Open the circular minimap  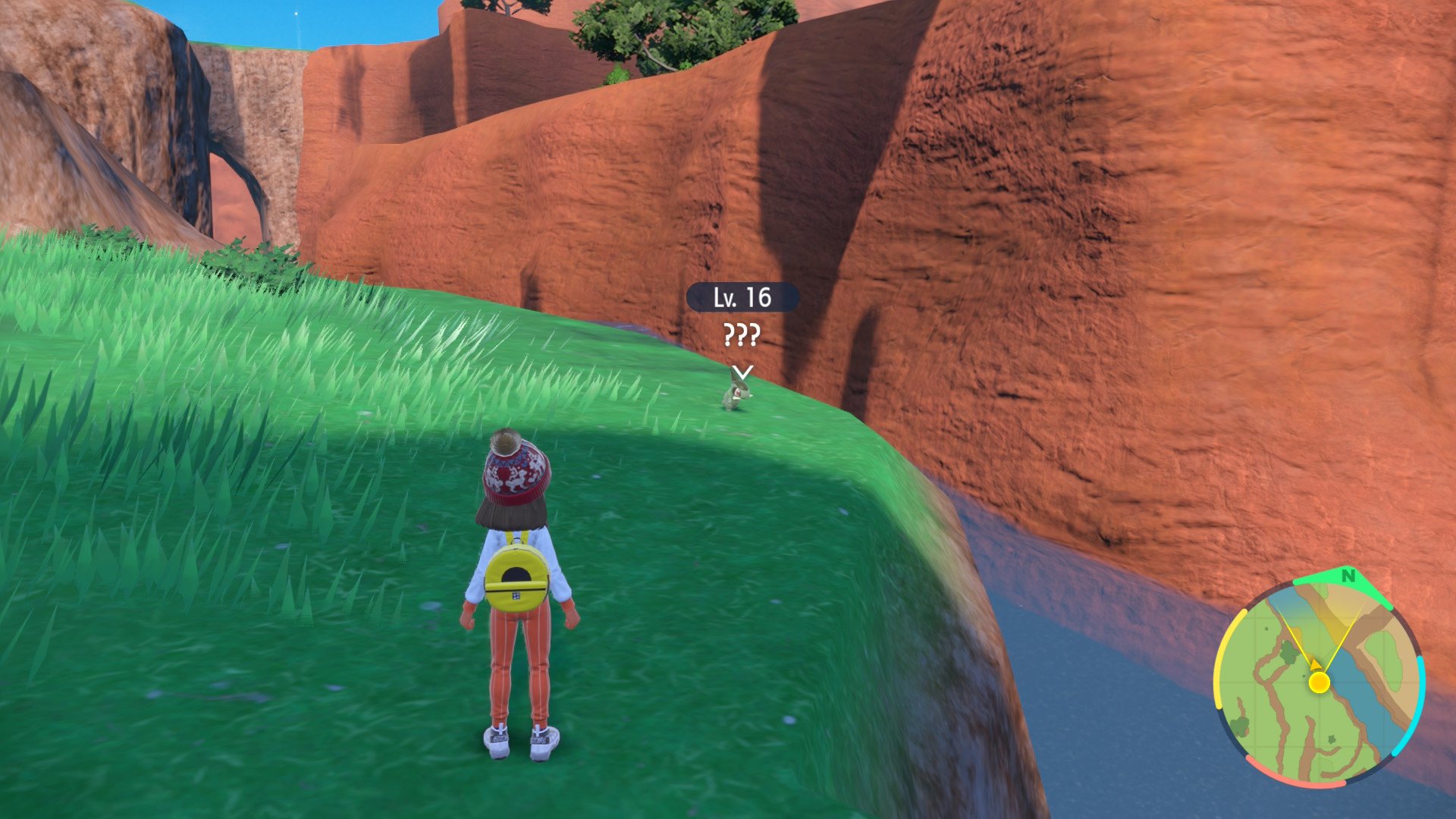click(1319, 682)
